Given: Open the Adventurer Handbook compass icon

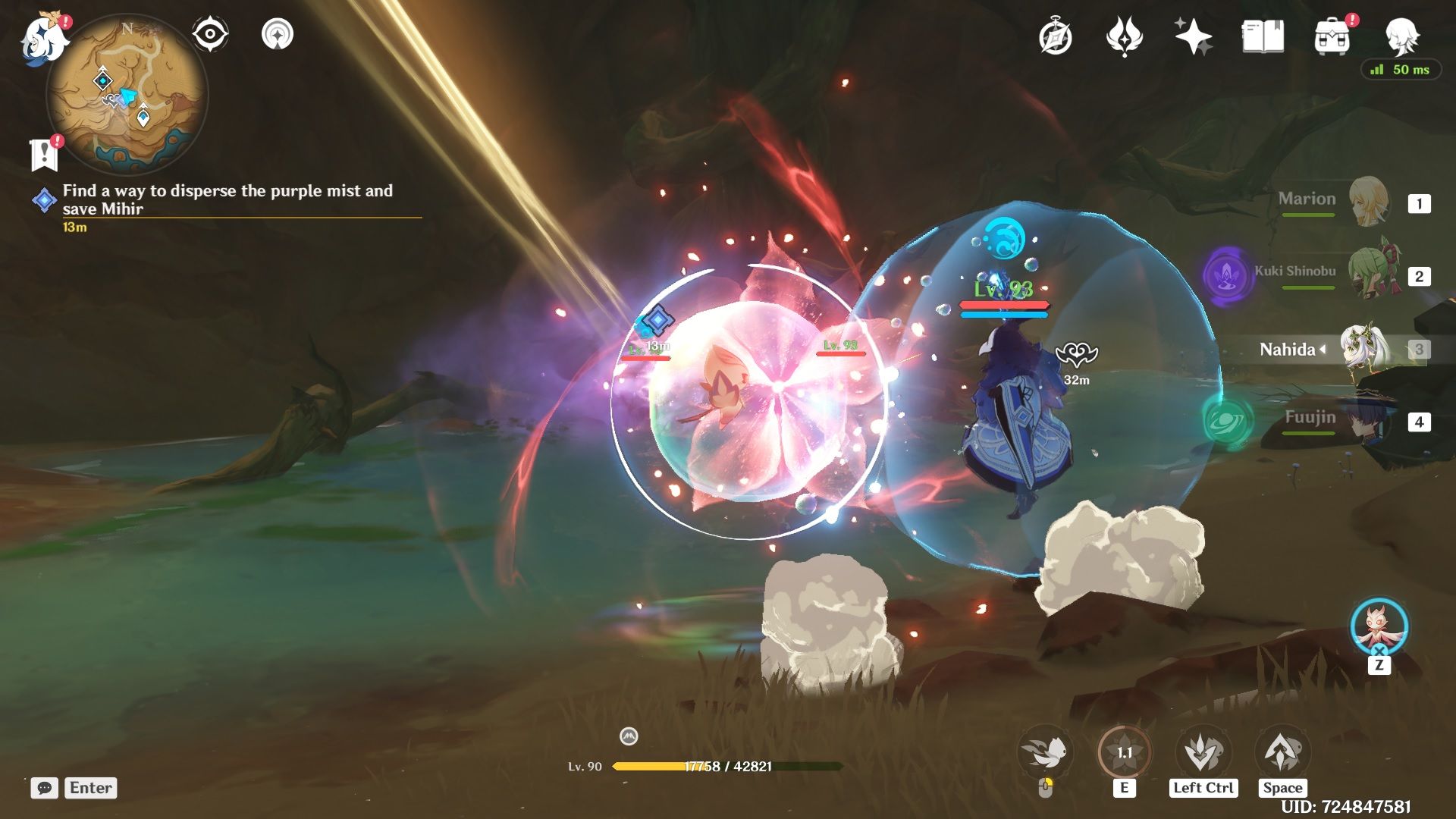Looking at the screenshot, I should [x=1057, y=36].
